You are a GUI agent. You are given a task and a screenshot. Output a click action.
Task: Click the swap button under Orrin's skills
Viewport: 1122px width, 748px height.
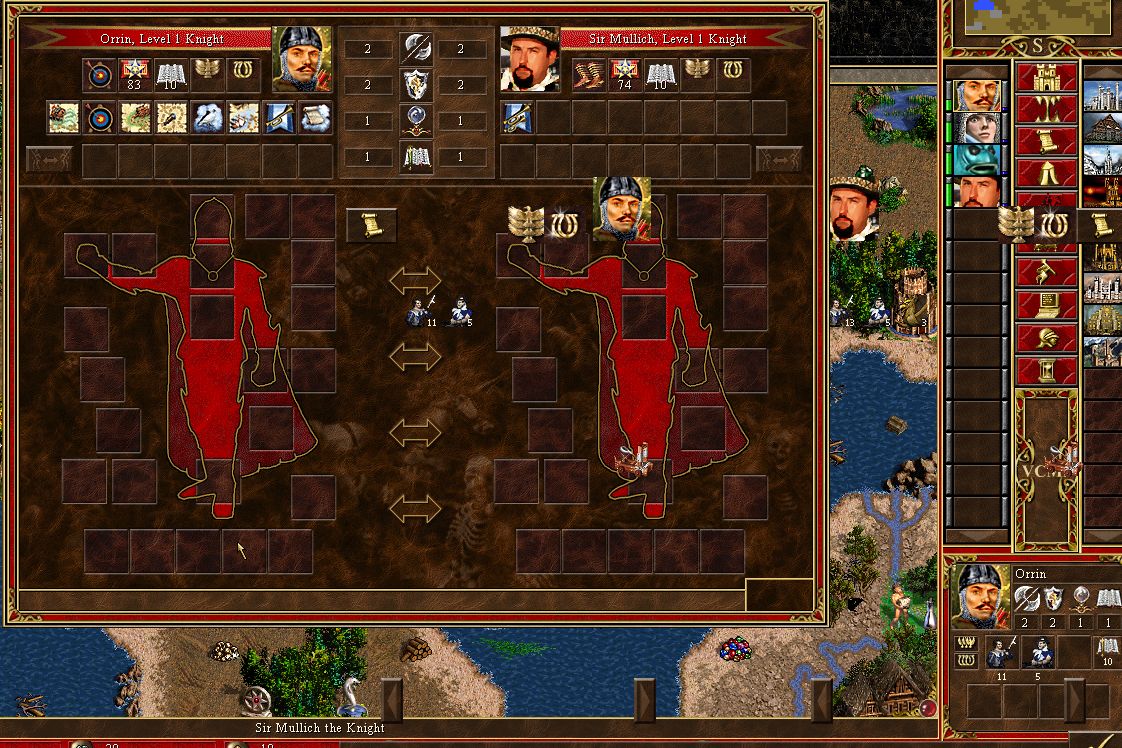pos(49,159)
